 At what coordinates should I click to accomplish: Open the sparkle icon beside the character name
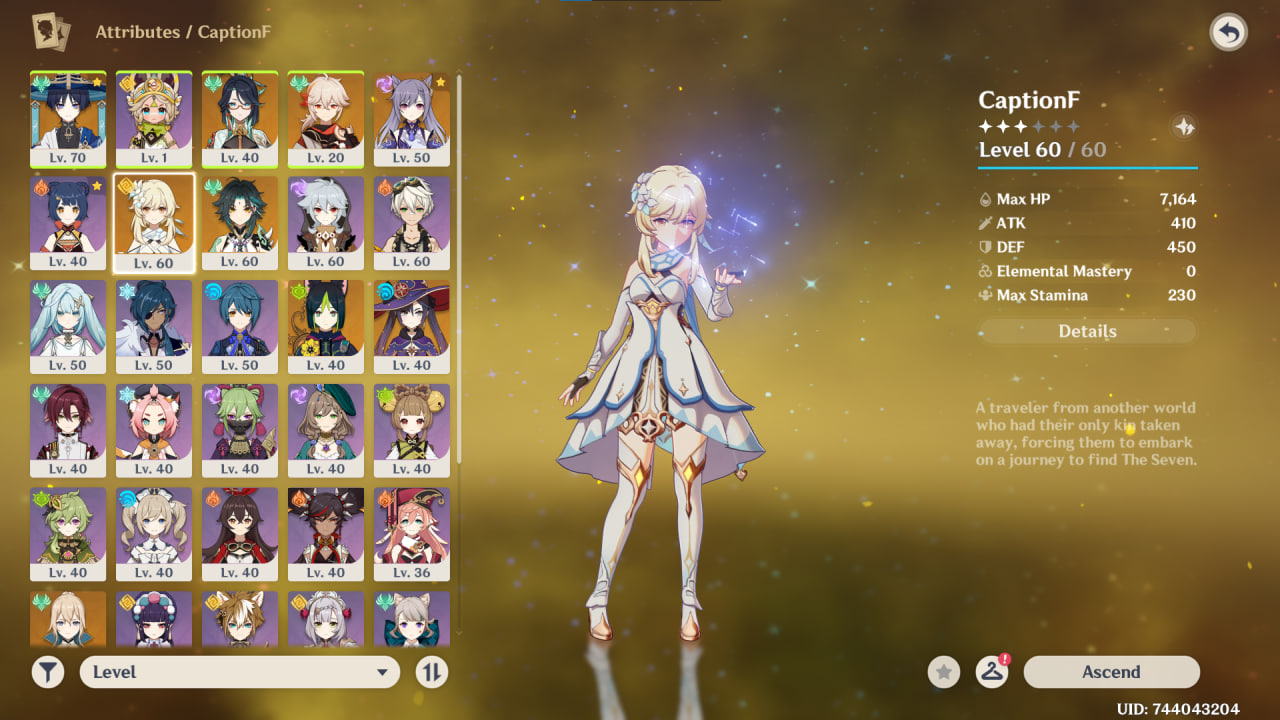(x=1184, y=127)
